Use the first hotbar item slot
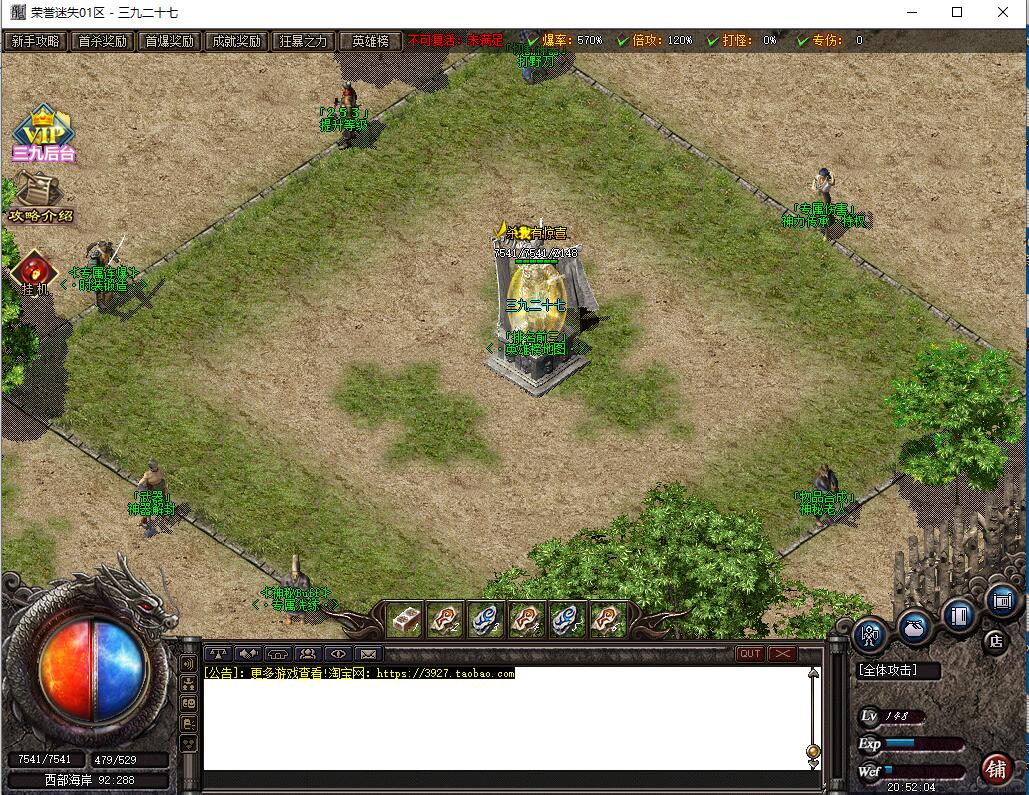 tap(404, 620)
